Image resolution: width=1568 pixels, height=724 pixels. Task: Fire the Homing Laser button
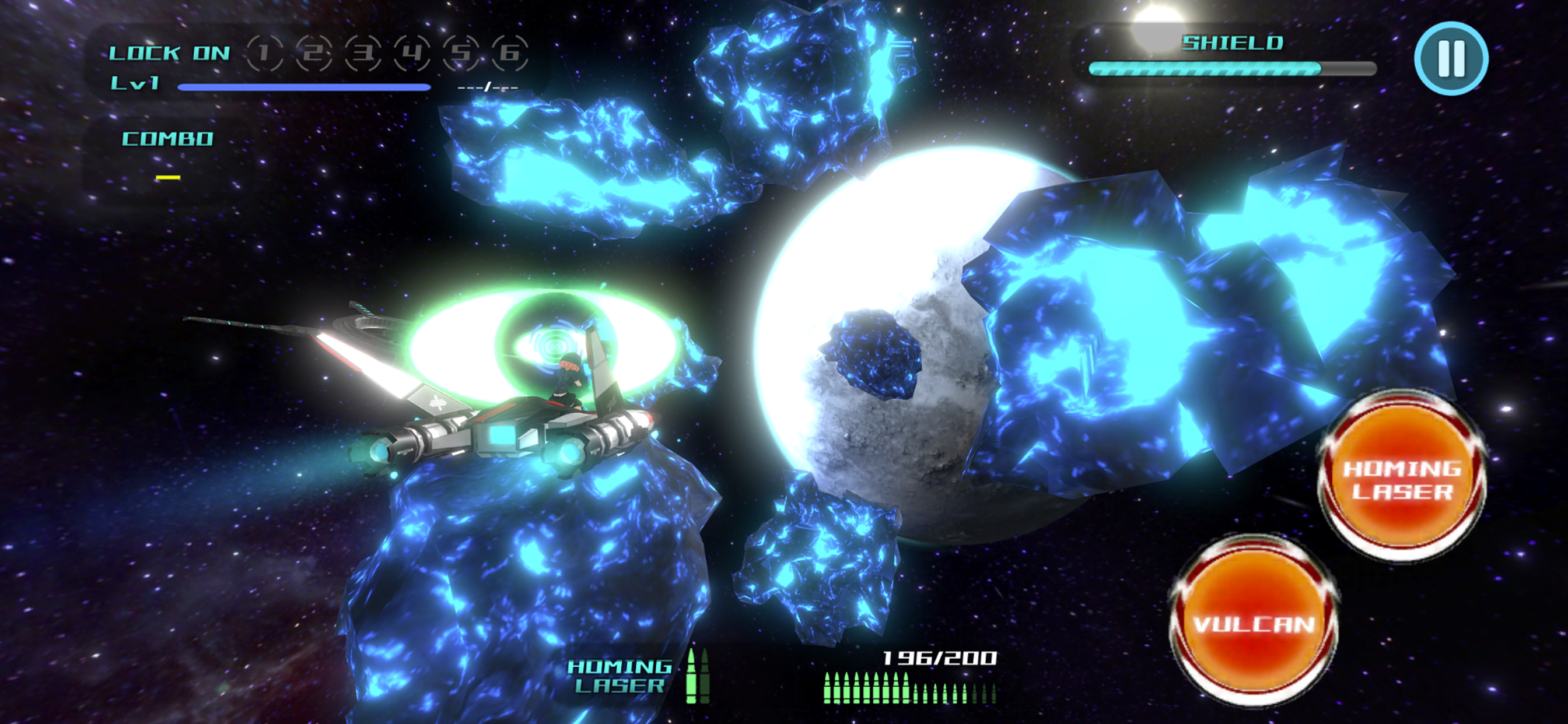pyautogui.click(x=1401, y=478)
